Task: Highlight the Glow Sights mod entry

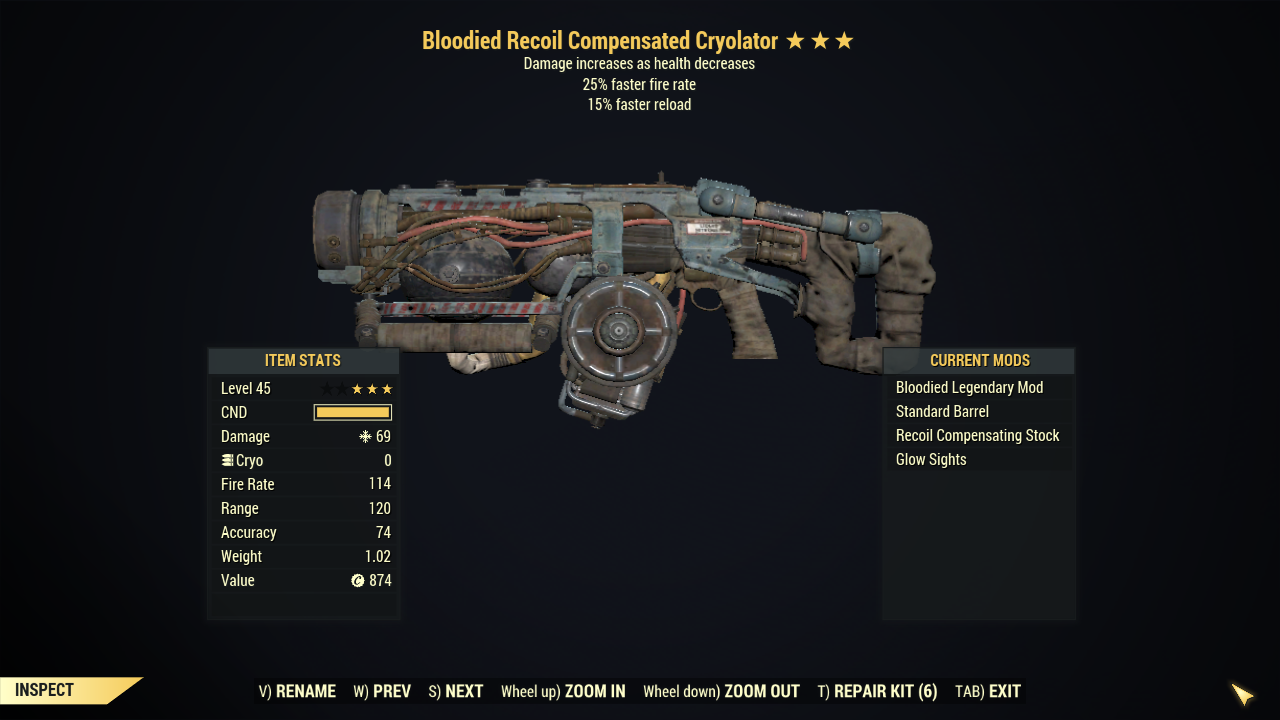Action: pyautogui.click(x=931, y=460)
